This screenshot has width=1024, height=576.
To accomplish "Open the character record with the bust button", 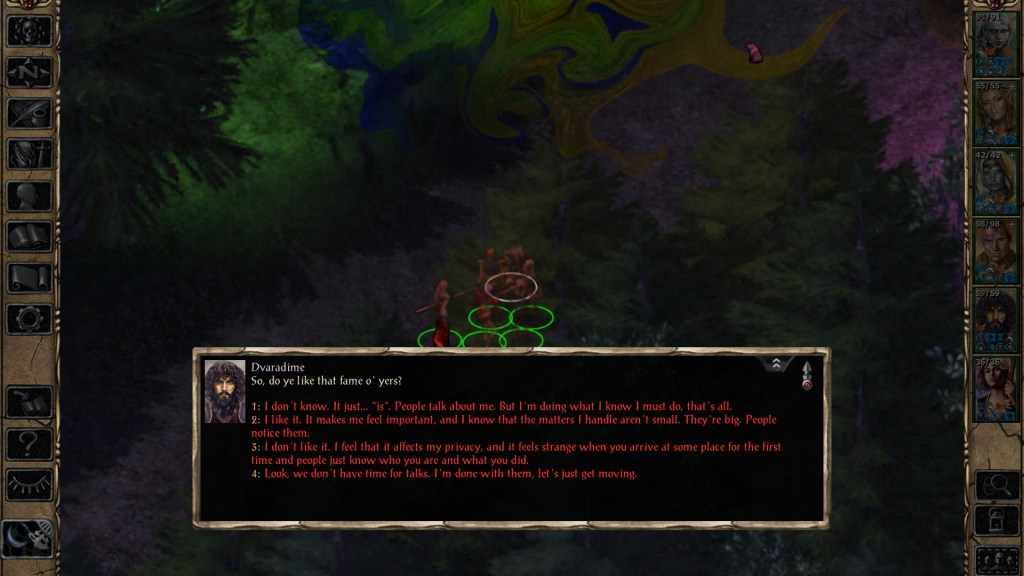I will pos(29,195).
